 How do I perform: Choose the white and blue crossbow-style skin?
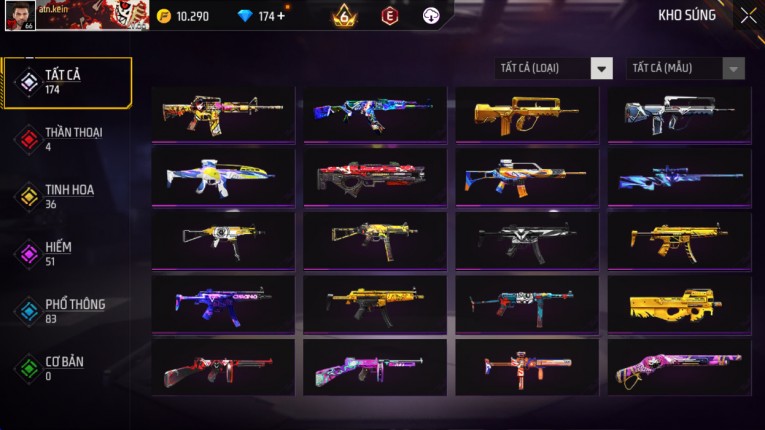(223, 177)
